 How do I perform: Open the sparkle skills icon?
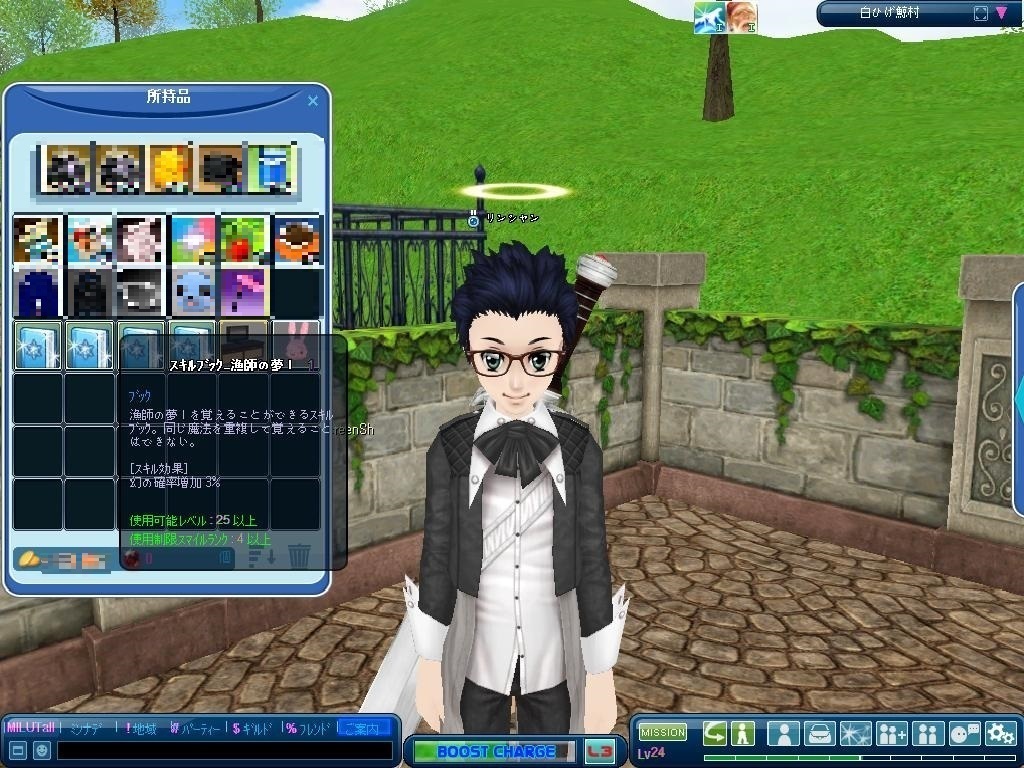pyautogui.click(x=856, y=733)
